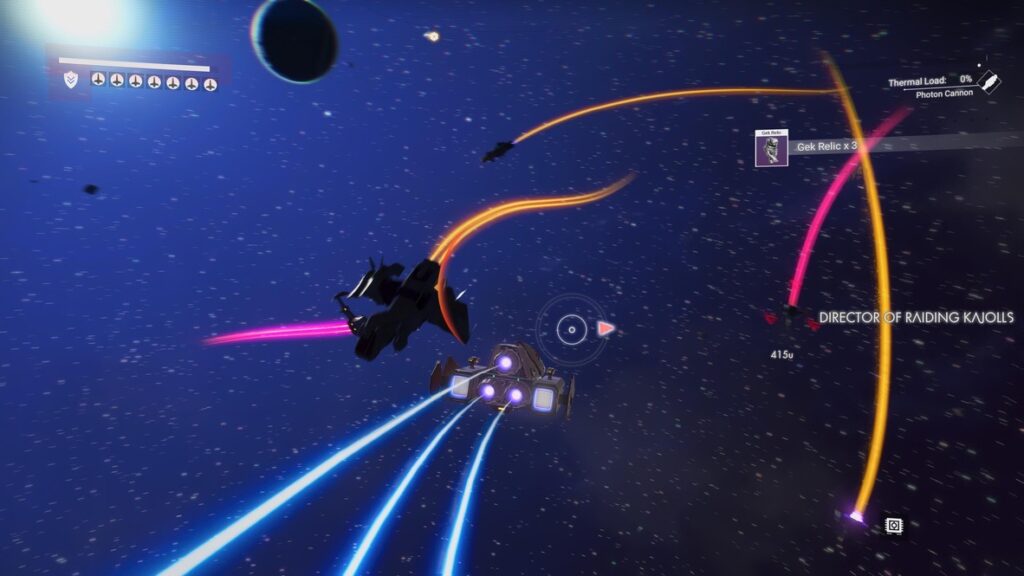Click the shield icon in the HUD
The height and width of the screenshot is (576, 1024).
click(69, 80)
